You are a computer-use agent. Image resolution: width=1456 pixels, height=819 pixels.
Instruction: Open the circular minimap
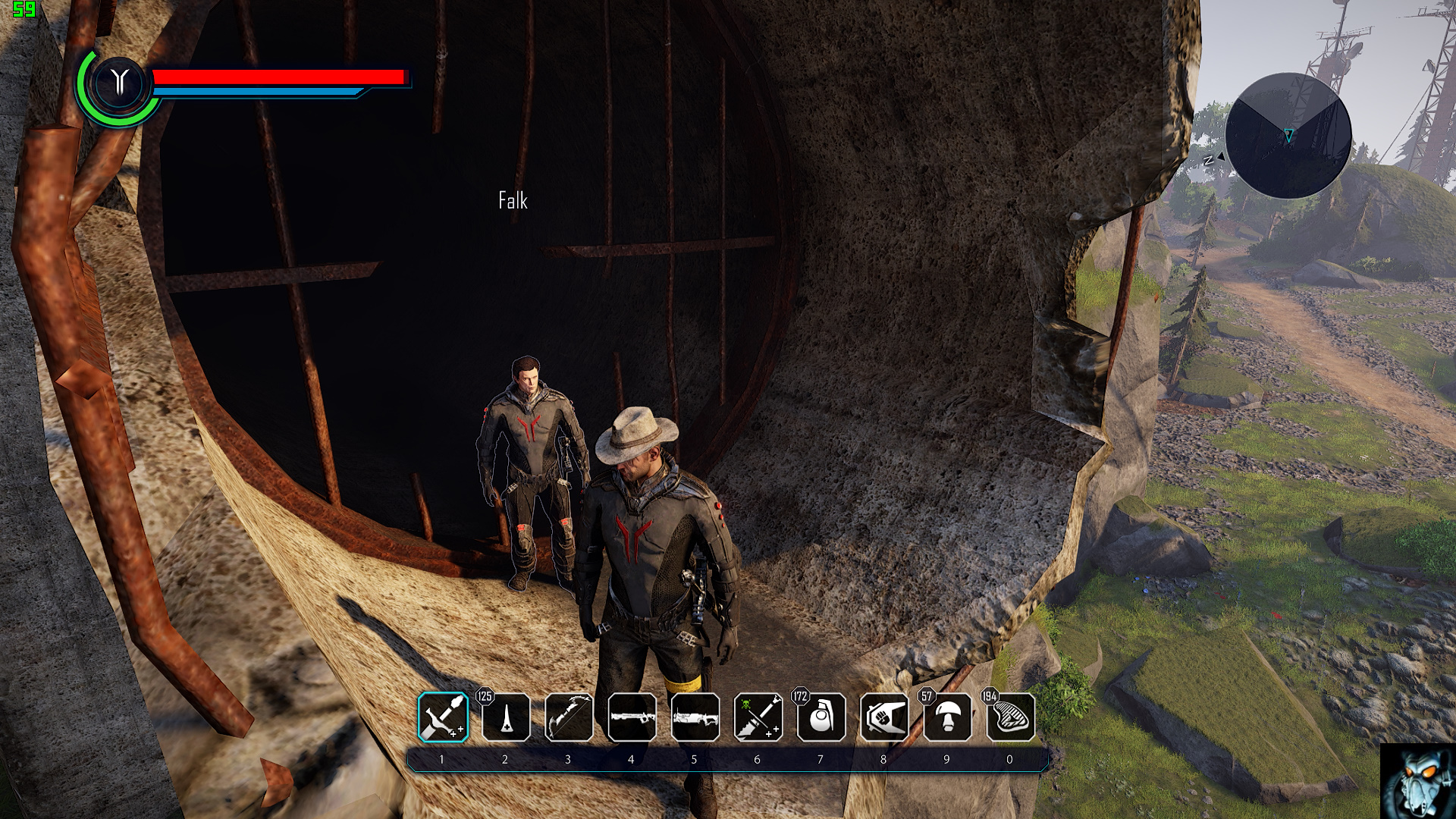pos(1288,136)
